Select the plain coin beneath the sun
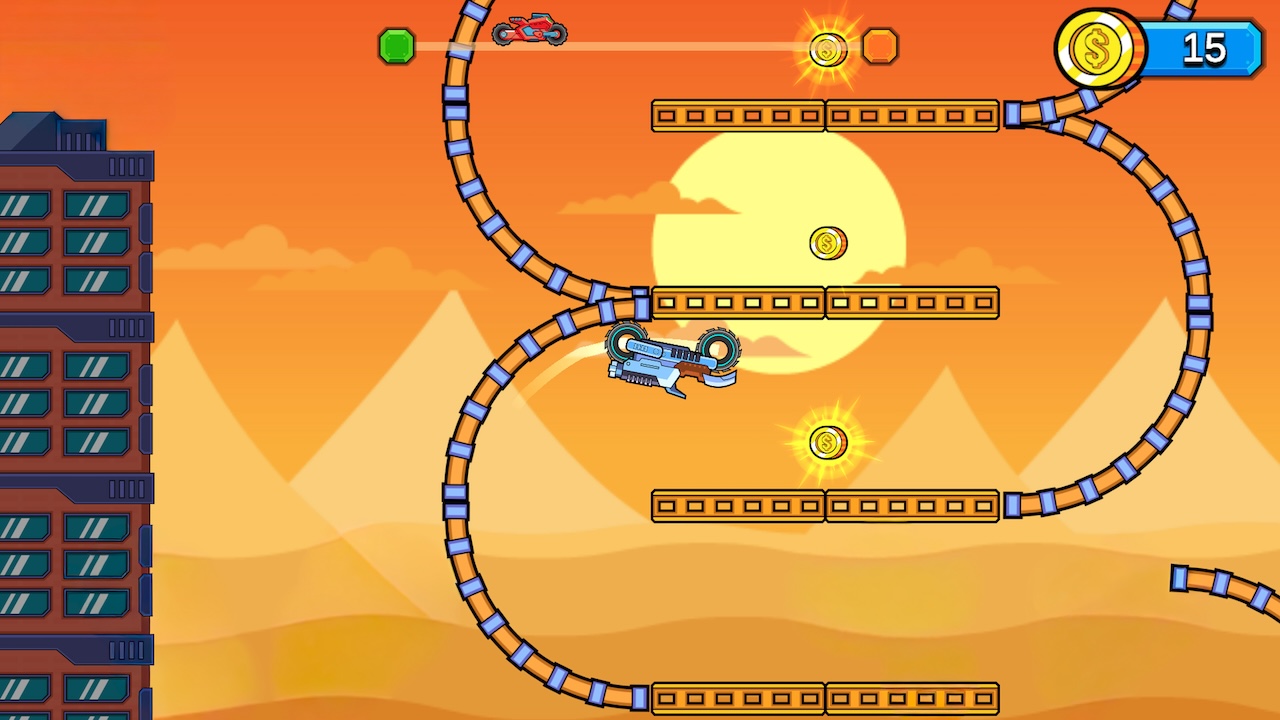The width and height of the screenshot is (1280, 720). pyautogui.click(x=827, y=243)
